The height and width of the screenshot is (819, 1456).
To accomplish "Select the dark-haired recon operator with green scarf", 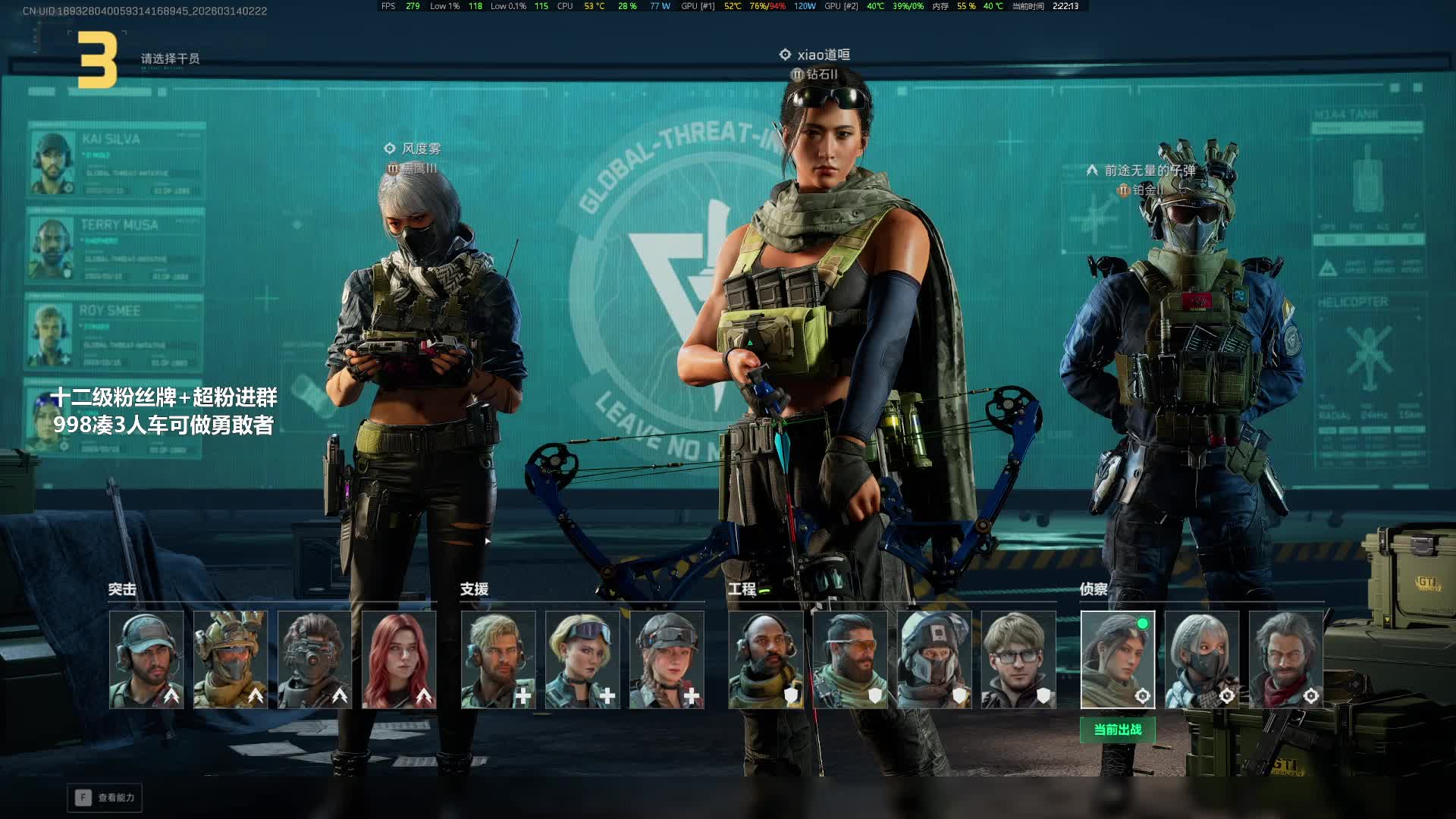I will coord(1118,660).
